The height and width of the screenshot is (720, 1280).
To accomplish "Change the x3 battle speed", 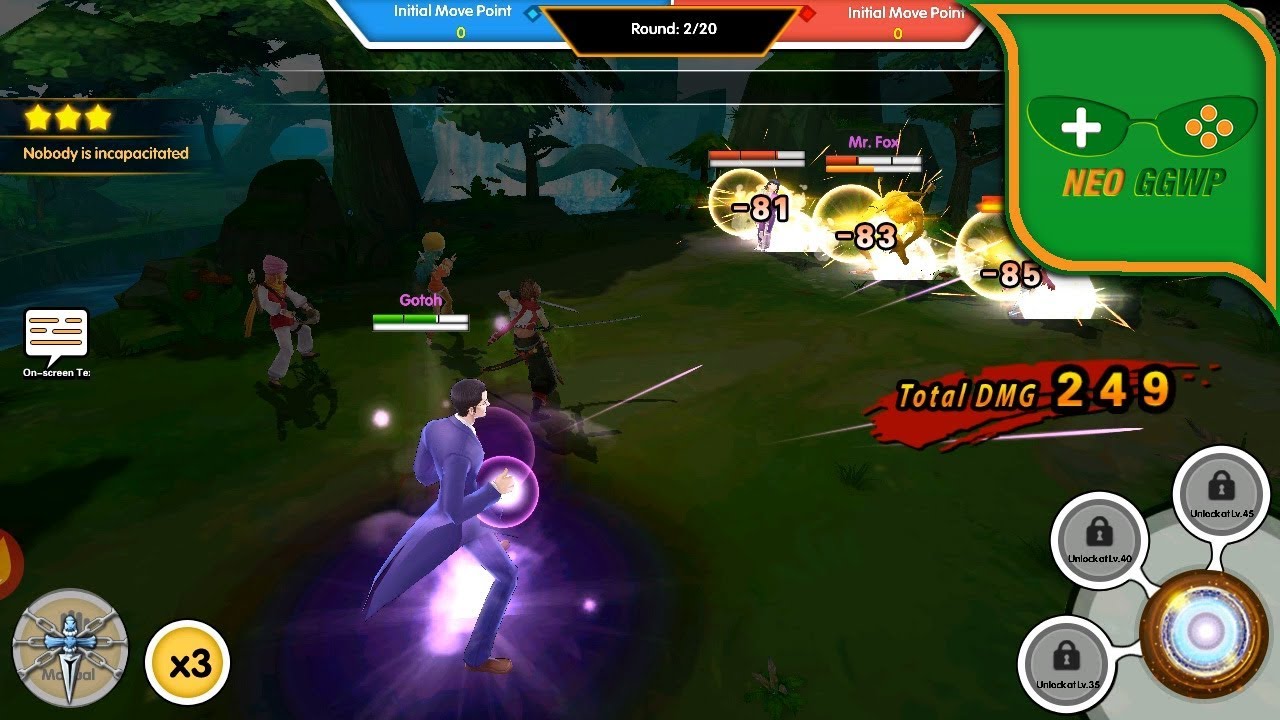I will pyautogui.click(x=187, y=662).
